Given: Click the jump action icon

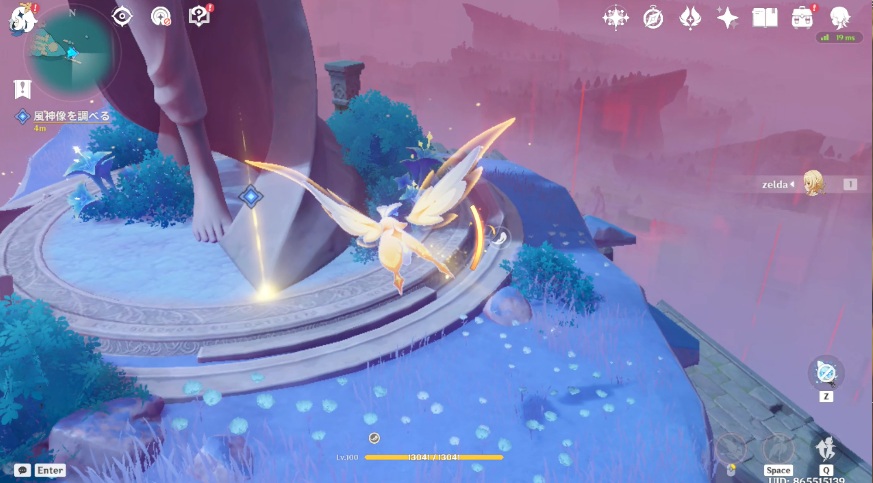Looking at the screenshot, I should click(777, 450).
